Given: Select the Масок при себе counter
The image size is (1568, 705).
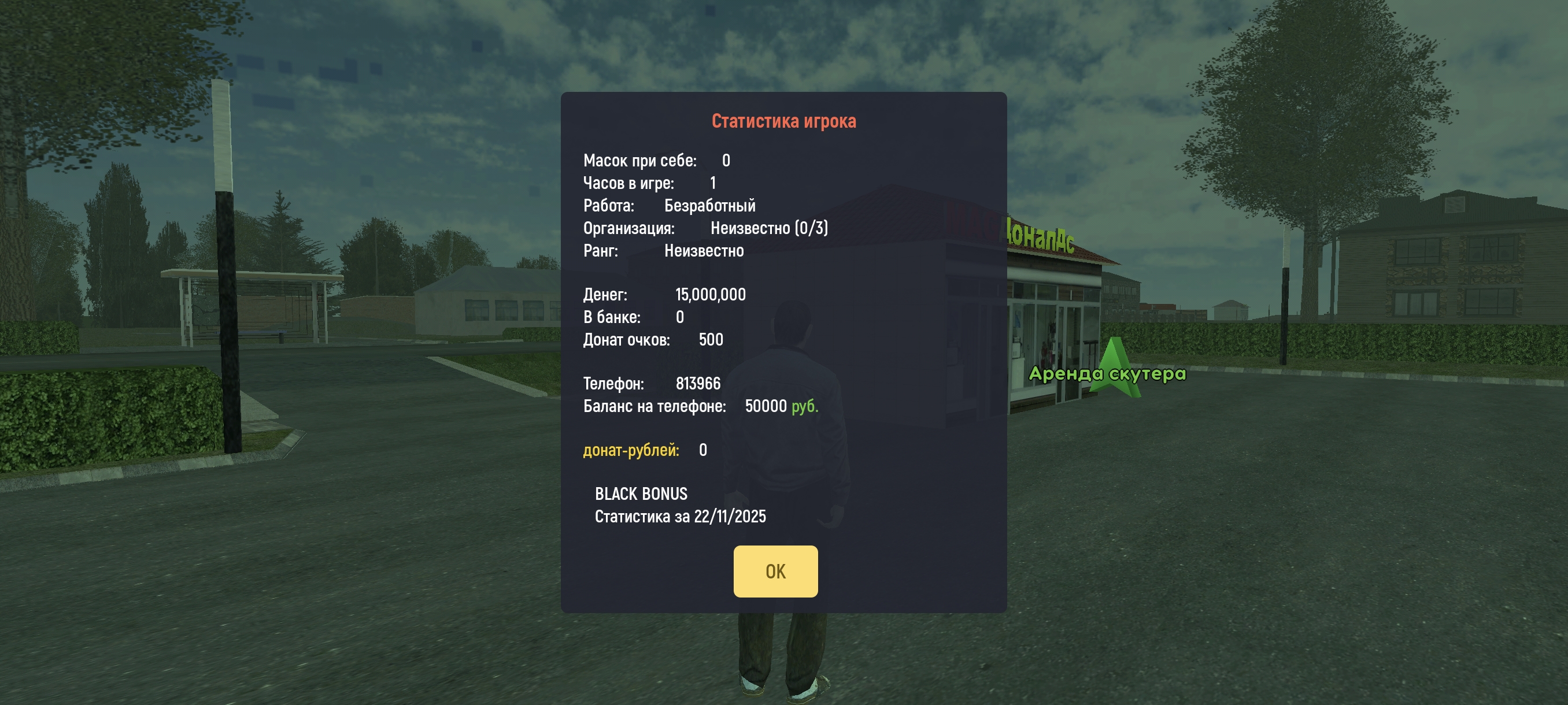Looking at the screenshot, I should 654,160.
